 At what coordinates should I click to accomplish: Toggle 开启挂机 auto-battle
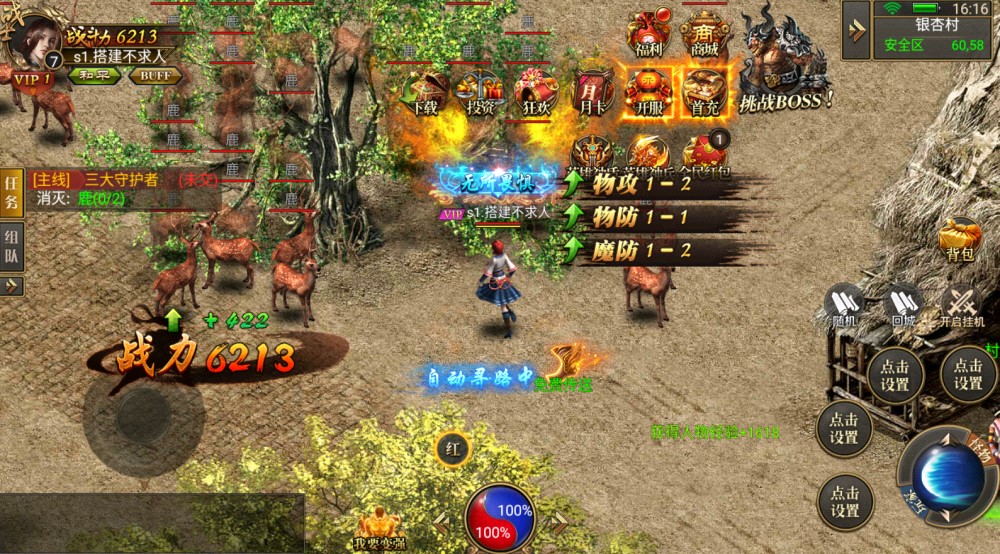[962, 305]
